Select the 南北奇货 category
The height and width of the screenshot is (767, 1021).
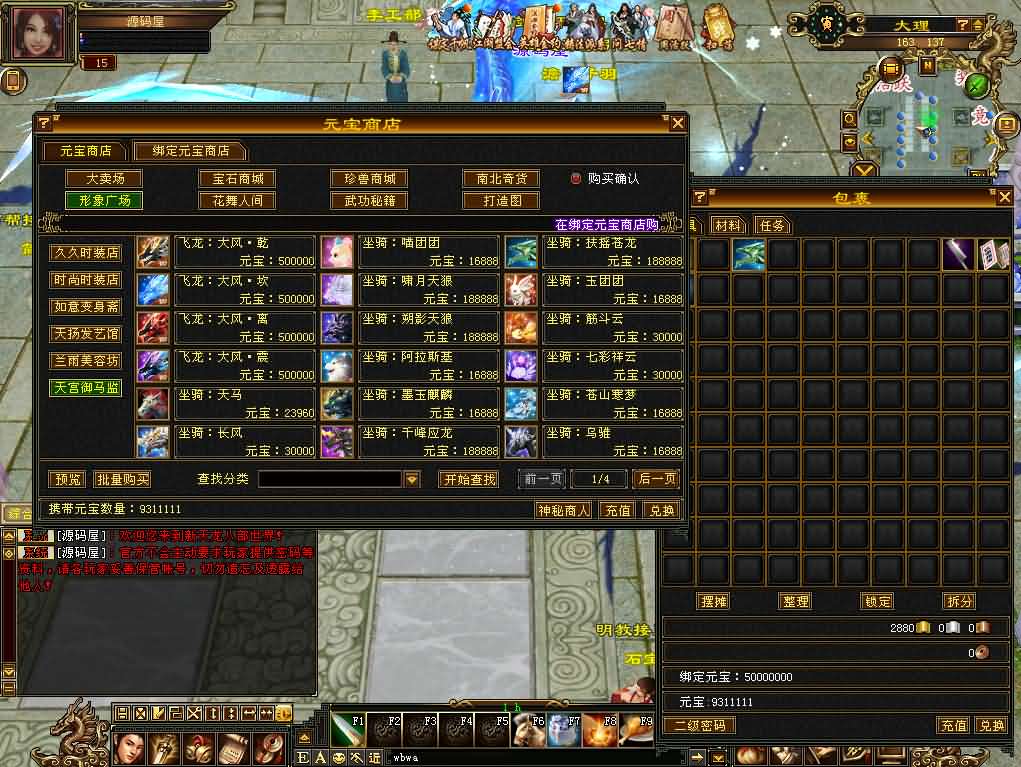pos(501,179)
